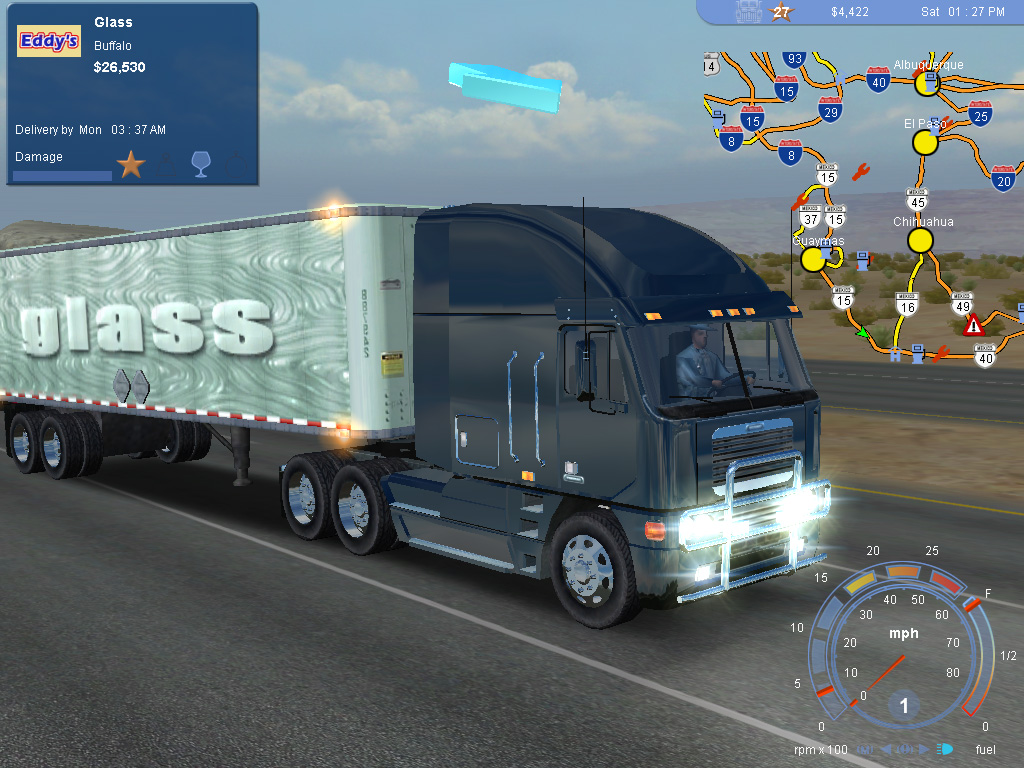This screenshot has width=1024, height=768.
Task: Click the Mexico 49 road shield
Action: point(962,302)
